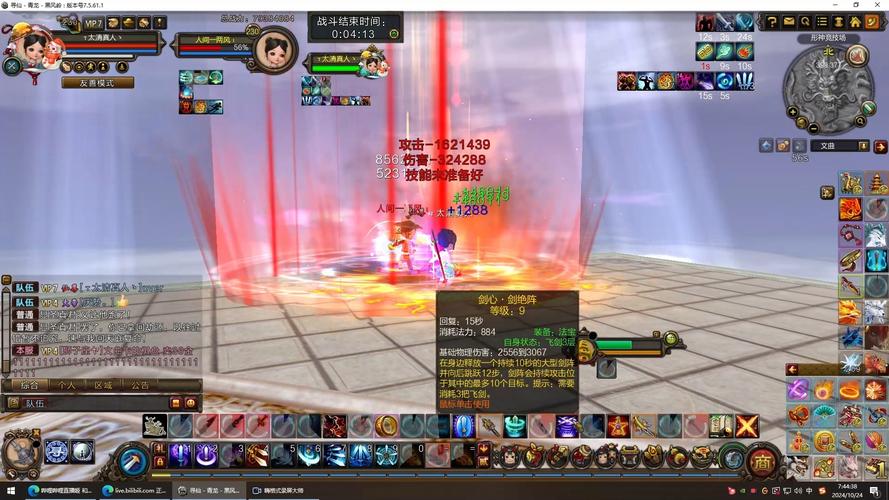Switch to the 区域 chat tab
Screen dimensions: 889x500
point(103,385)
